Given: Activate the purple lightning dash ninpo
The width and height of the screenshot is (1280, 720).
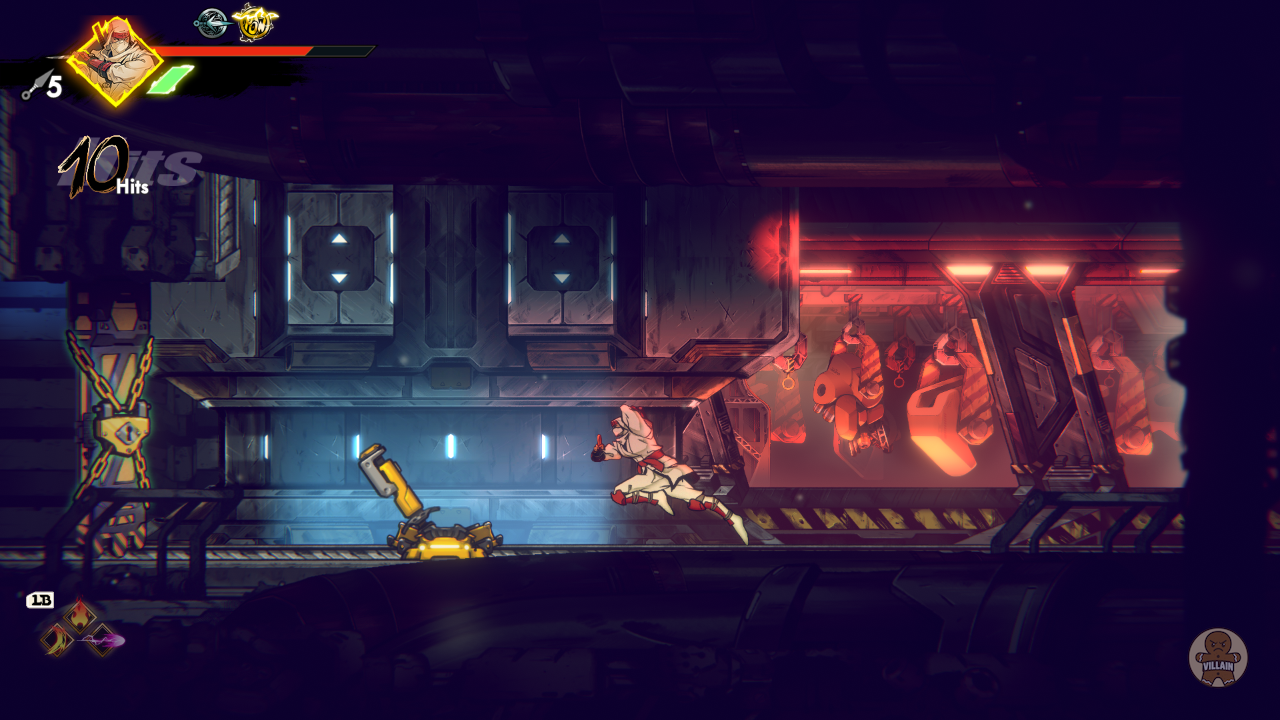Looking at the screenshot, I should click(101, 640).
